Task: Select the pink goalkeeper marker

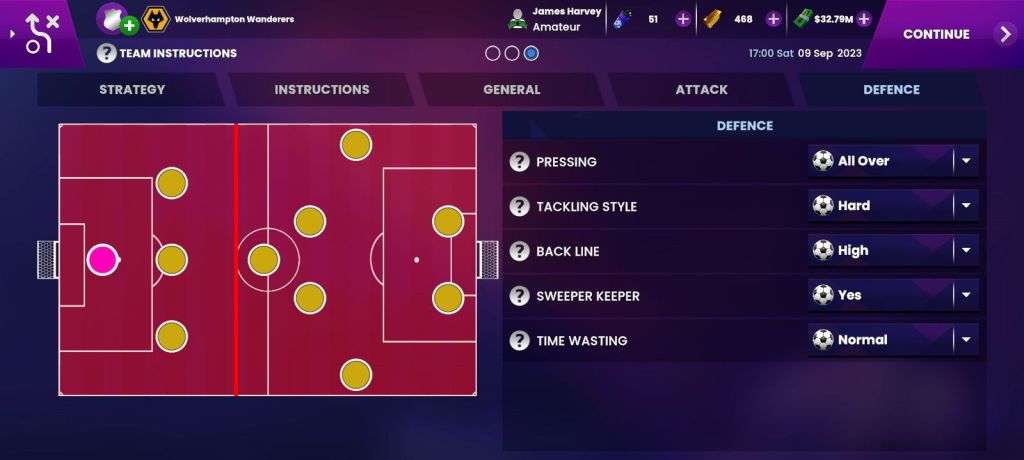Action: coord(102,260)
